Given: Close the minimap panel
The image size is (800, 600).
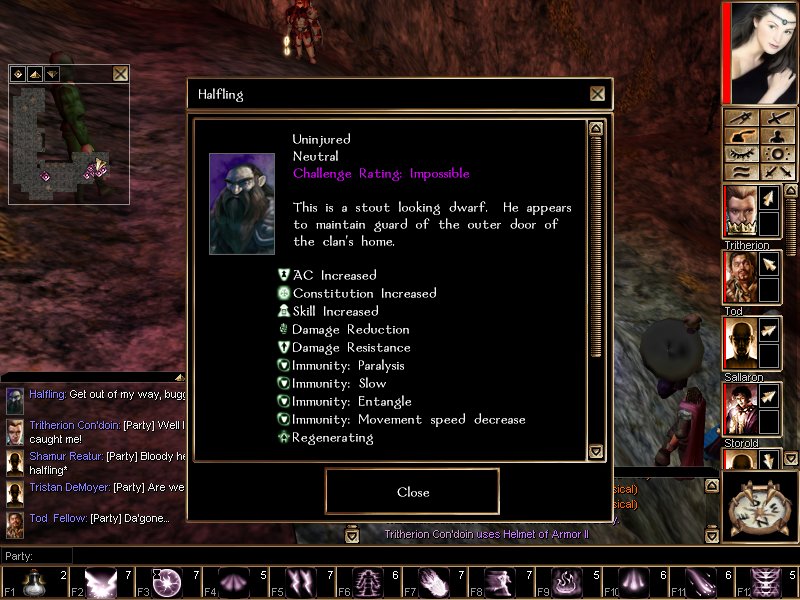Looking at the screenshot, I should click(120, 73).
